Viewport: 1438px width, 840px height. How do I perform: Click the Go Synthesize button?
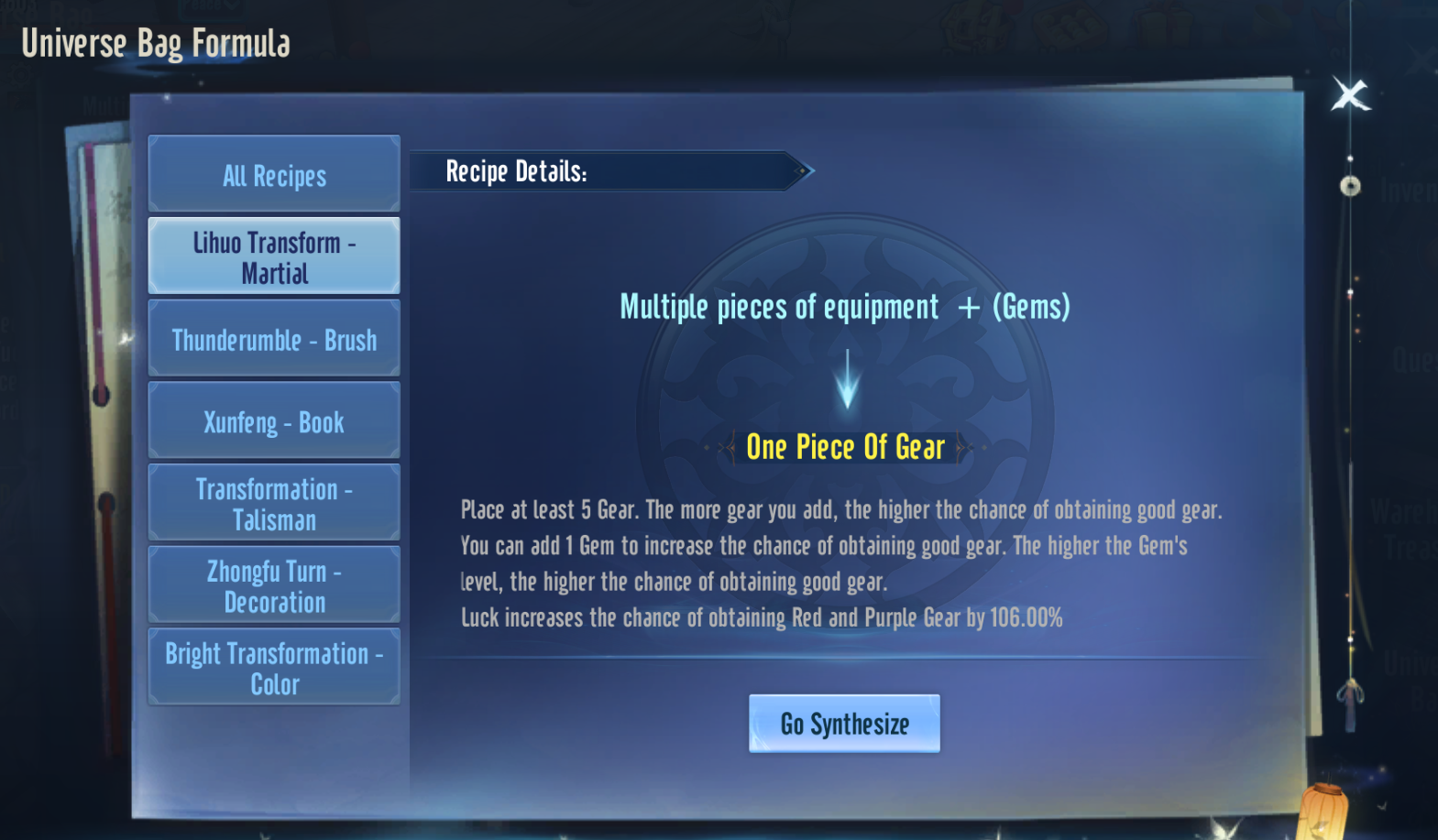click(844, 724)
